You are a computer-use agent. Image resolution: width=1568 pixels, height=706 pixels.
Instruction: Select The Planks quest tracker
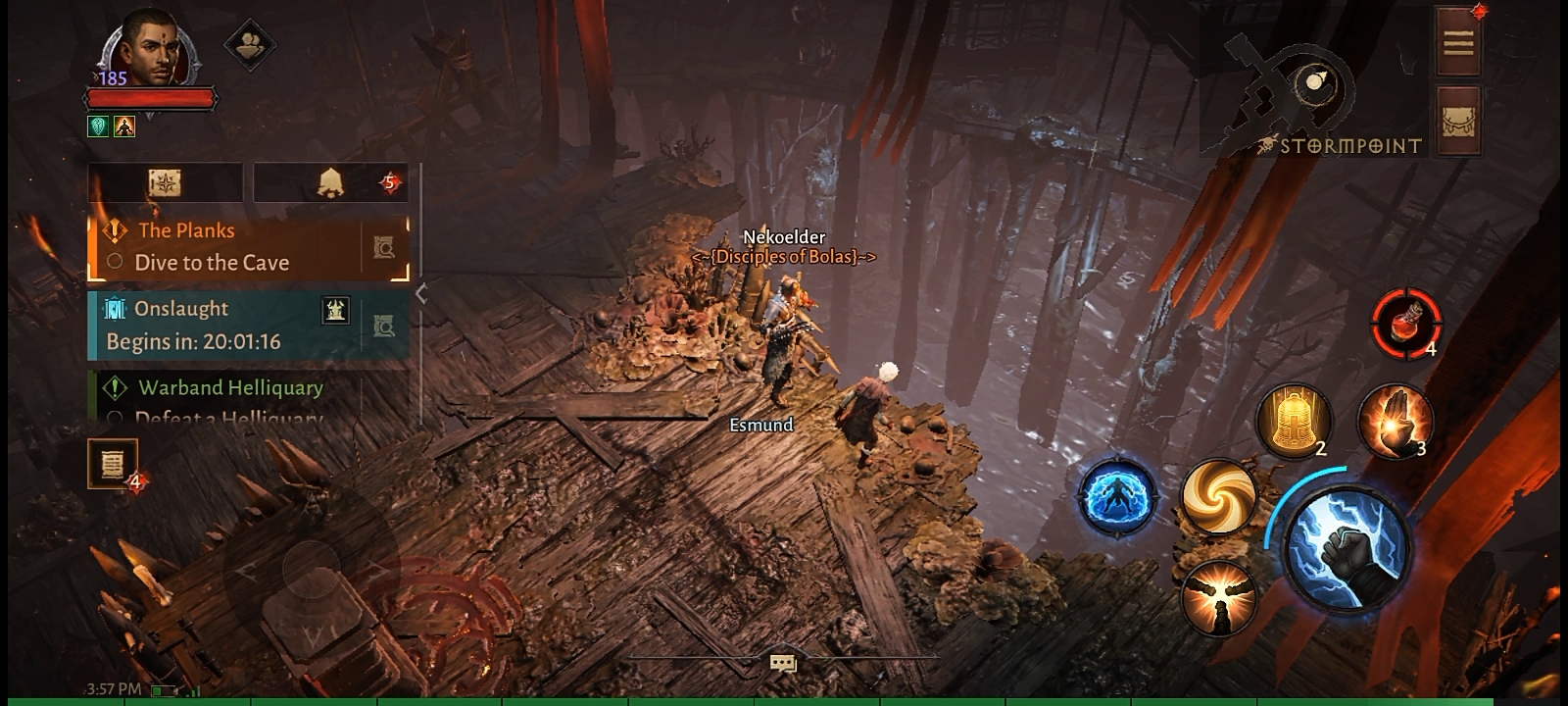tap(225, 247)
